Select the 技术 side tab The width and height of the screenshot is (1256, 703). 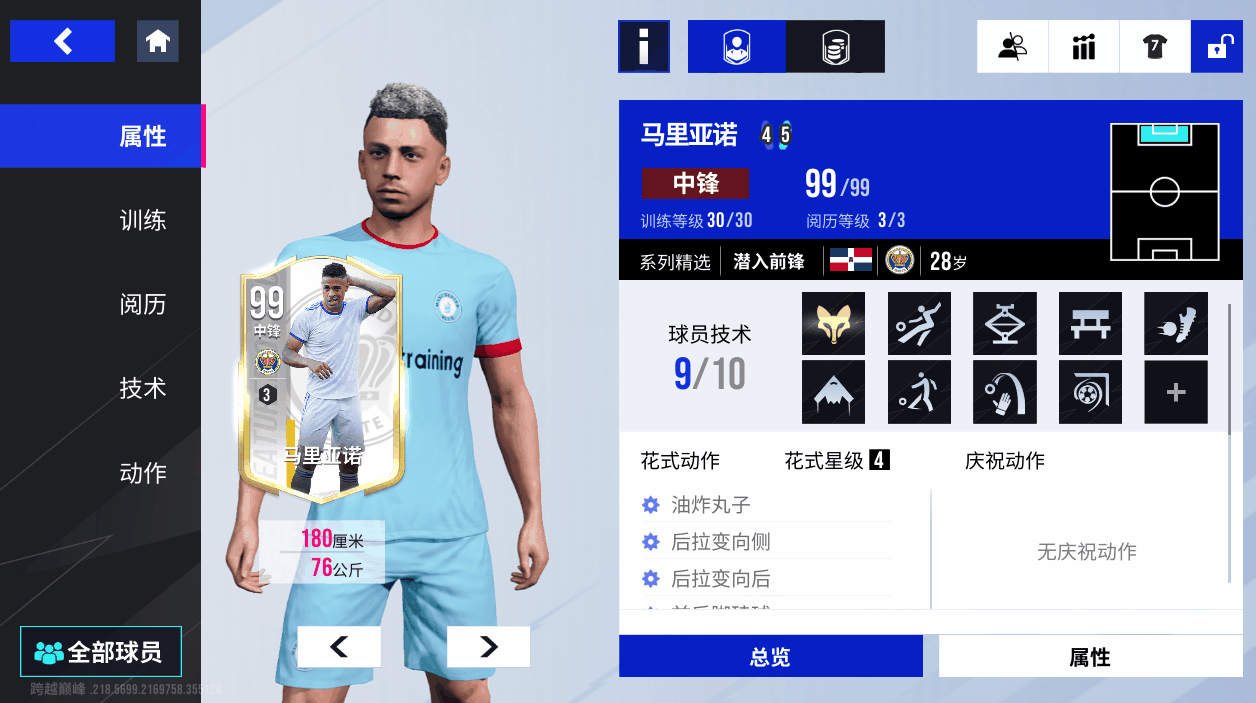142,388
